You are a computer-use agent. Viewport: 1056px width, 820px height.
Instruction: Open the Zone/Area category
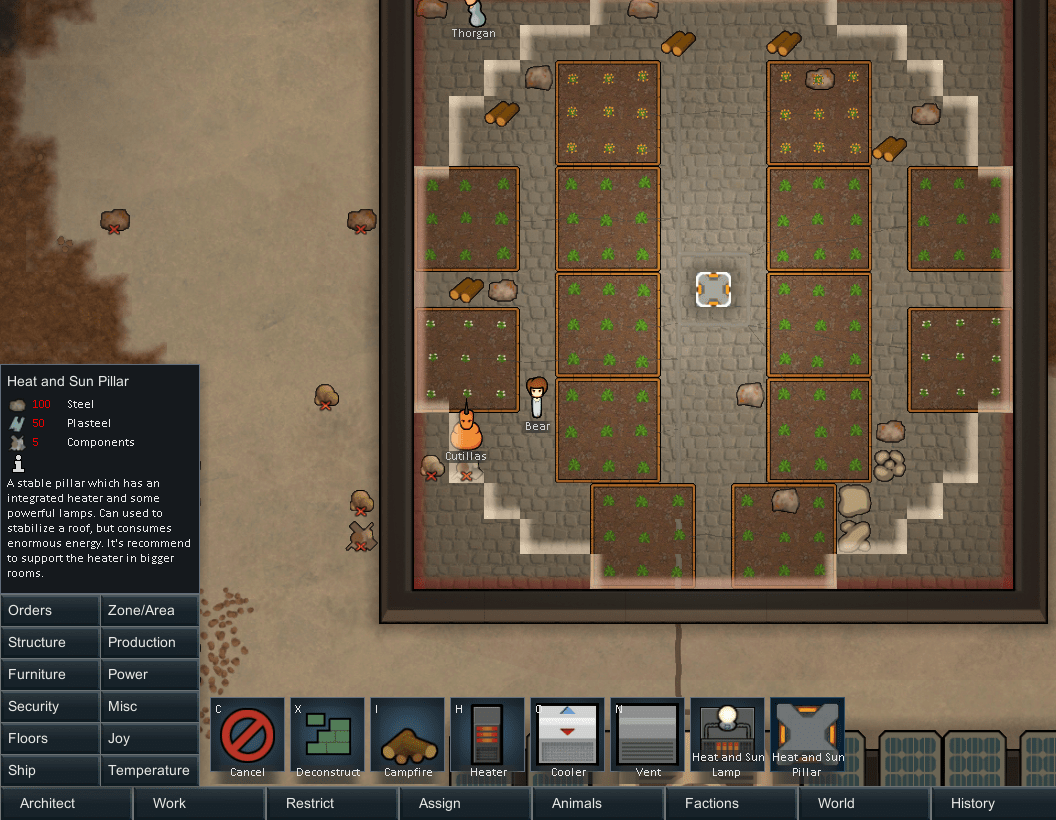[x=150, y=610]
